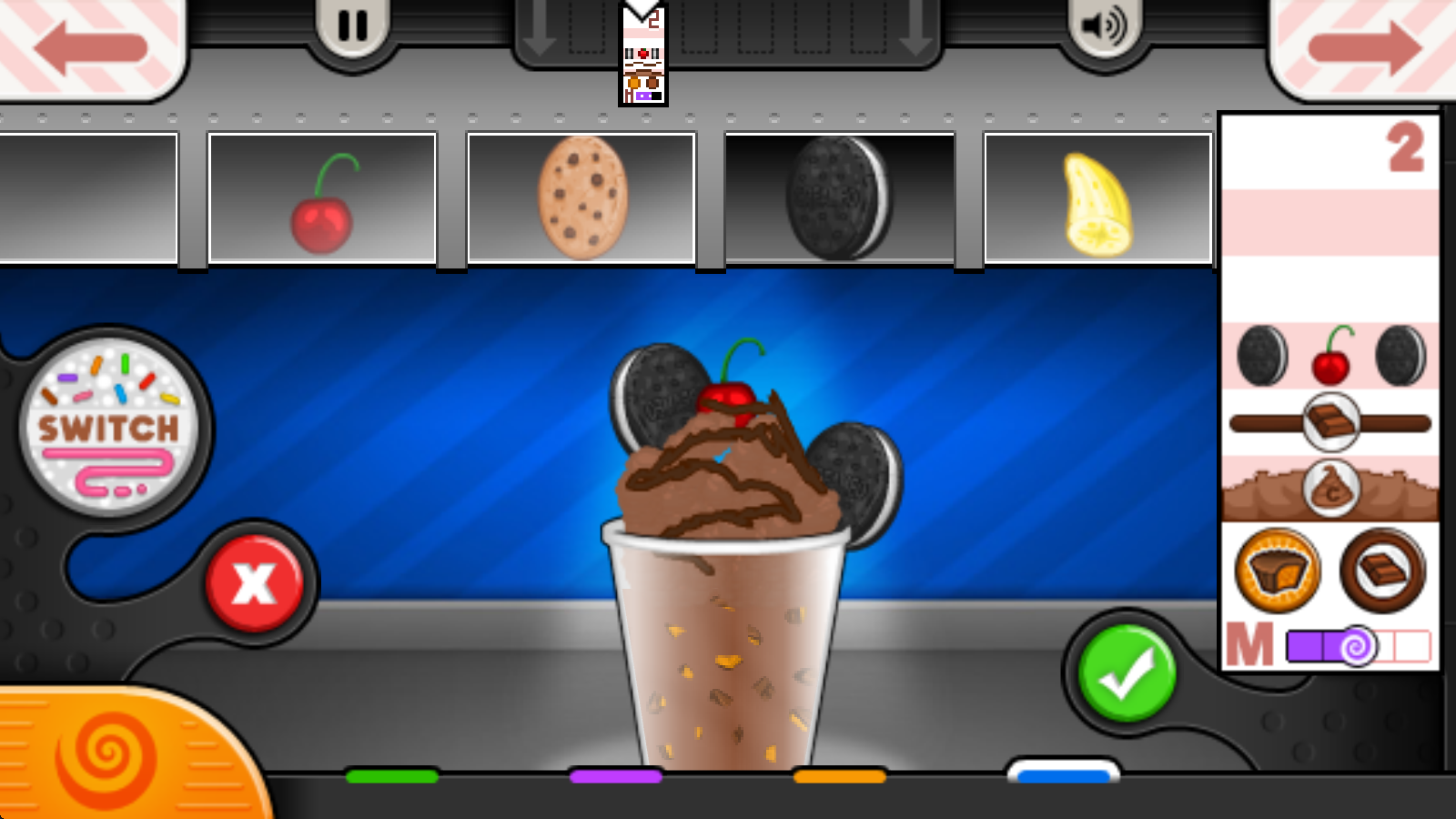
Task: Go to the previous station with left arrow
Action: click(89, 45)
